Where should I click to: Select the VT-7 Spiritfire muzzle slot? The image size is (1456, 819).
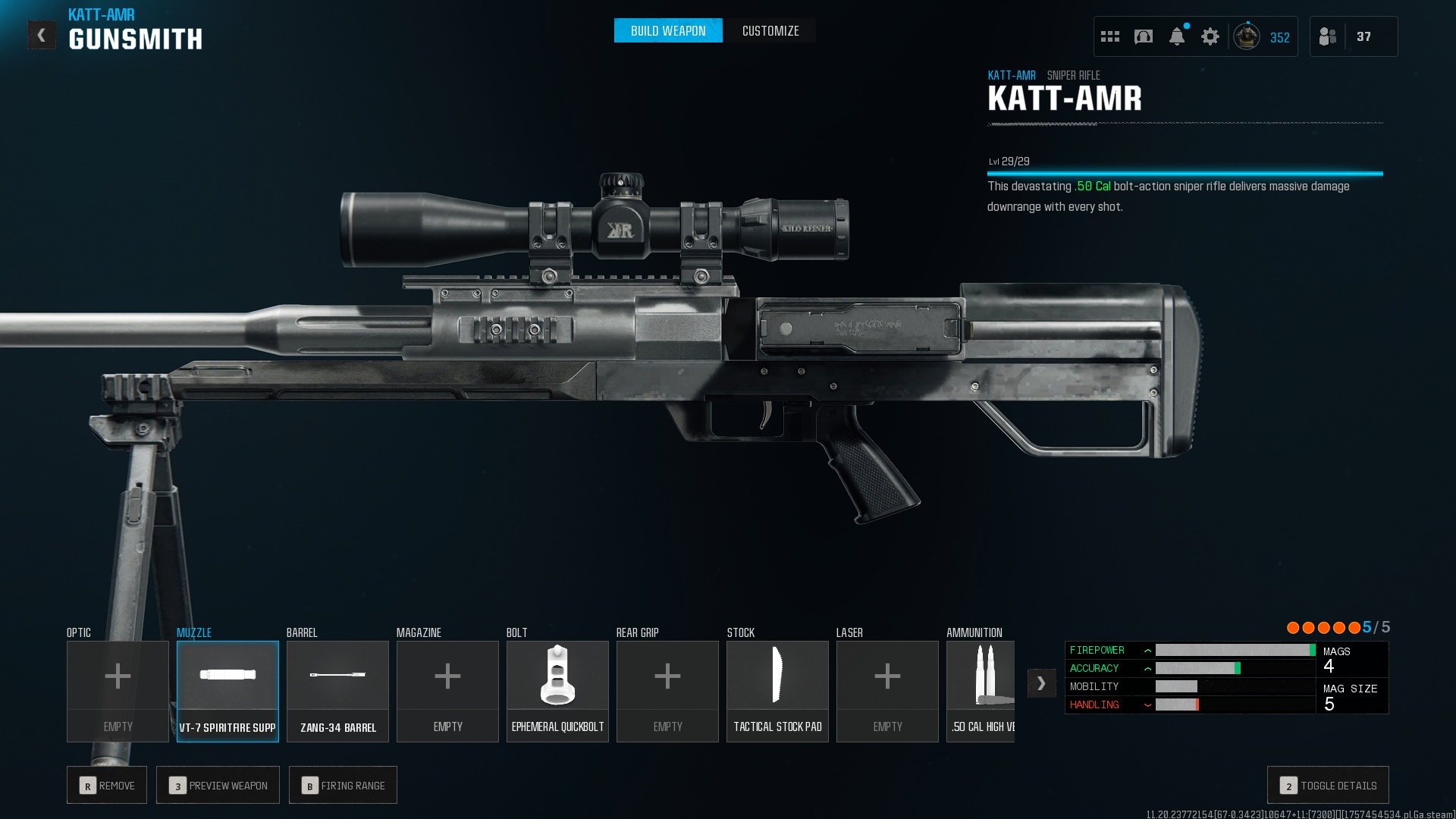click(227, 691)
